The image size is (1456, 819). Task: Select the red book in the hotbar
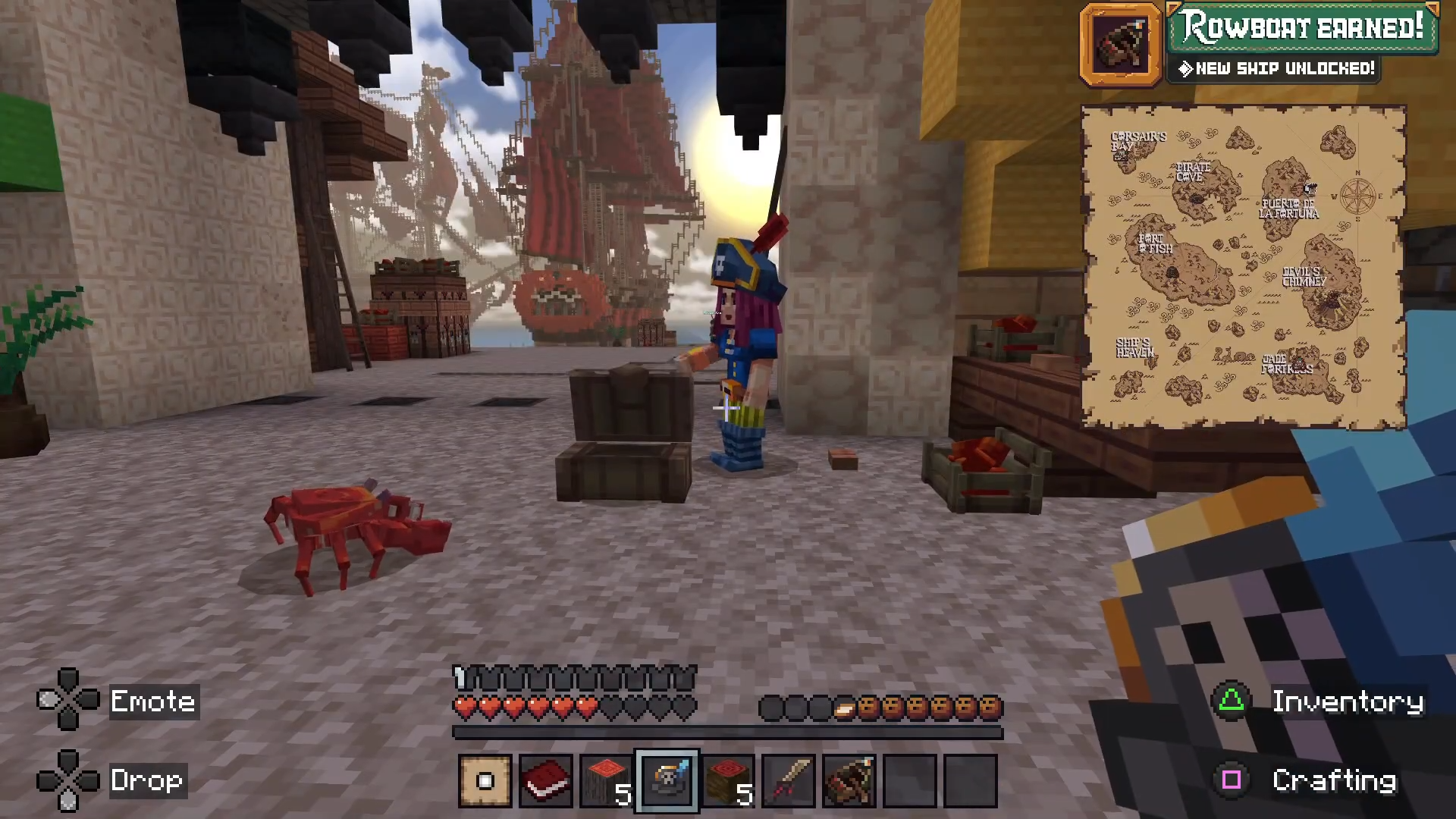[546, 780]
